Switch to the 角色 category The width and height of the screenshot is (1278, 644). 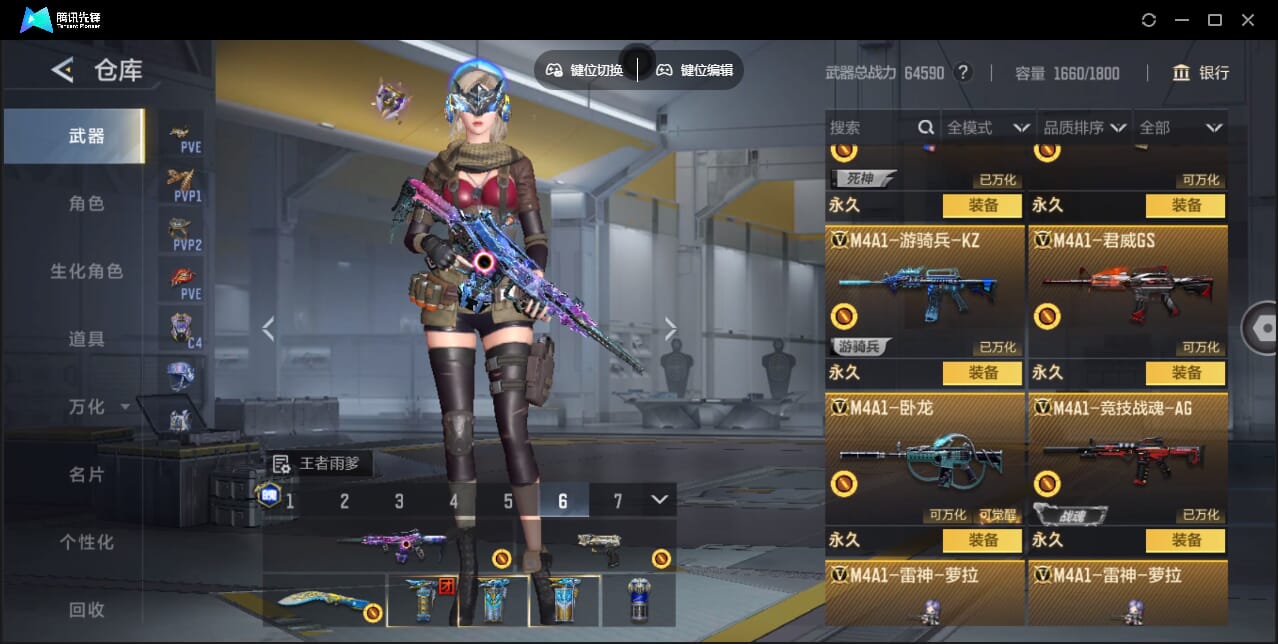click(86, 204)
